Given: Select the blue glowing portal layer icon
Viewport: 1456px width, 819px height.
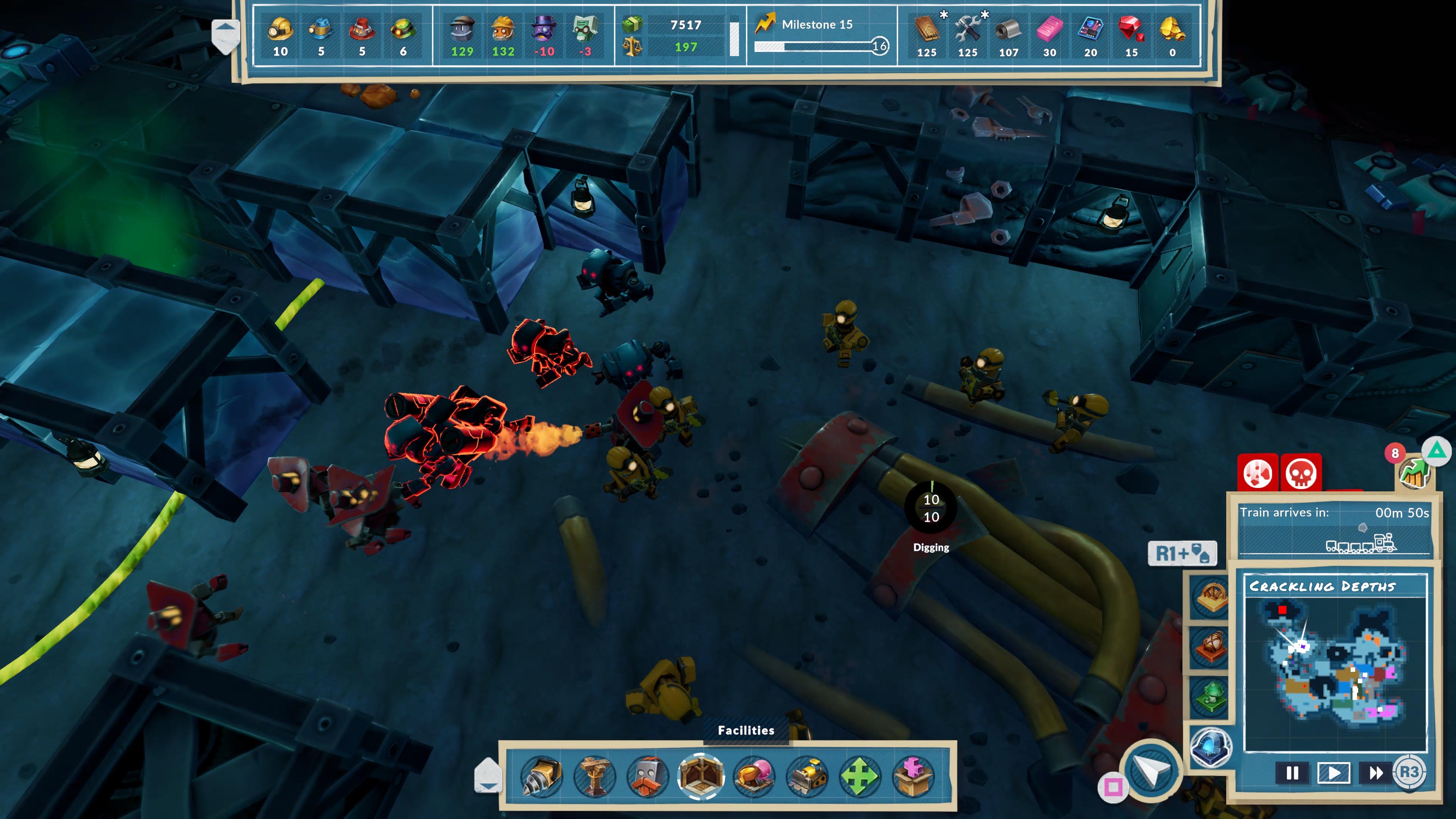Looking at the screenshot, I should pos(1211,747).
